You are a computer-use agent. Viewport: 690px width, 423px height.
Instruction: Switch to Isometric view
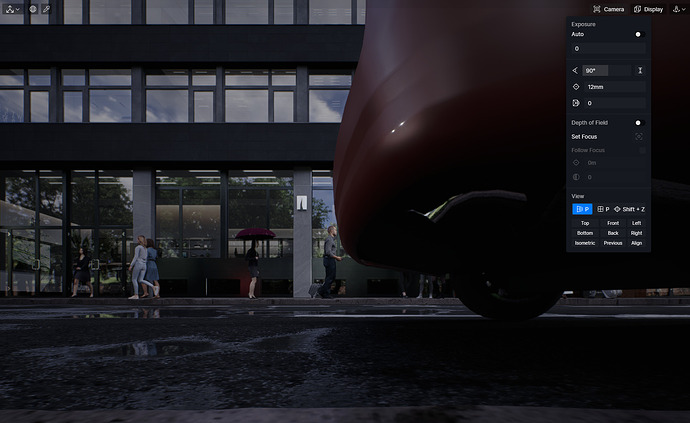pyautogui.click(x=585, y=243)
